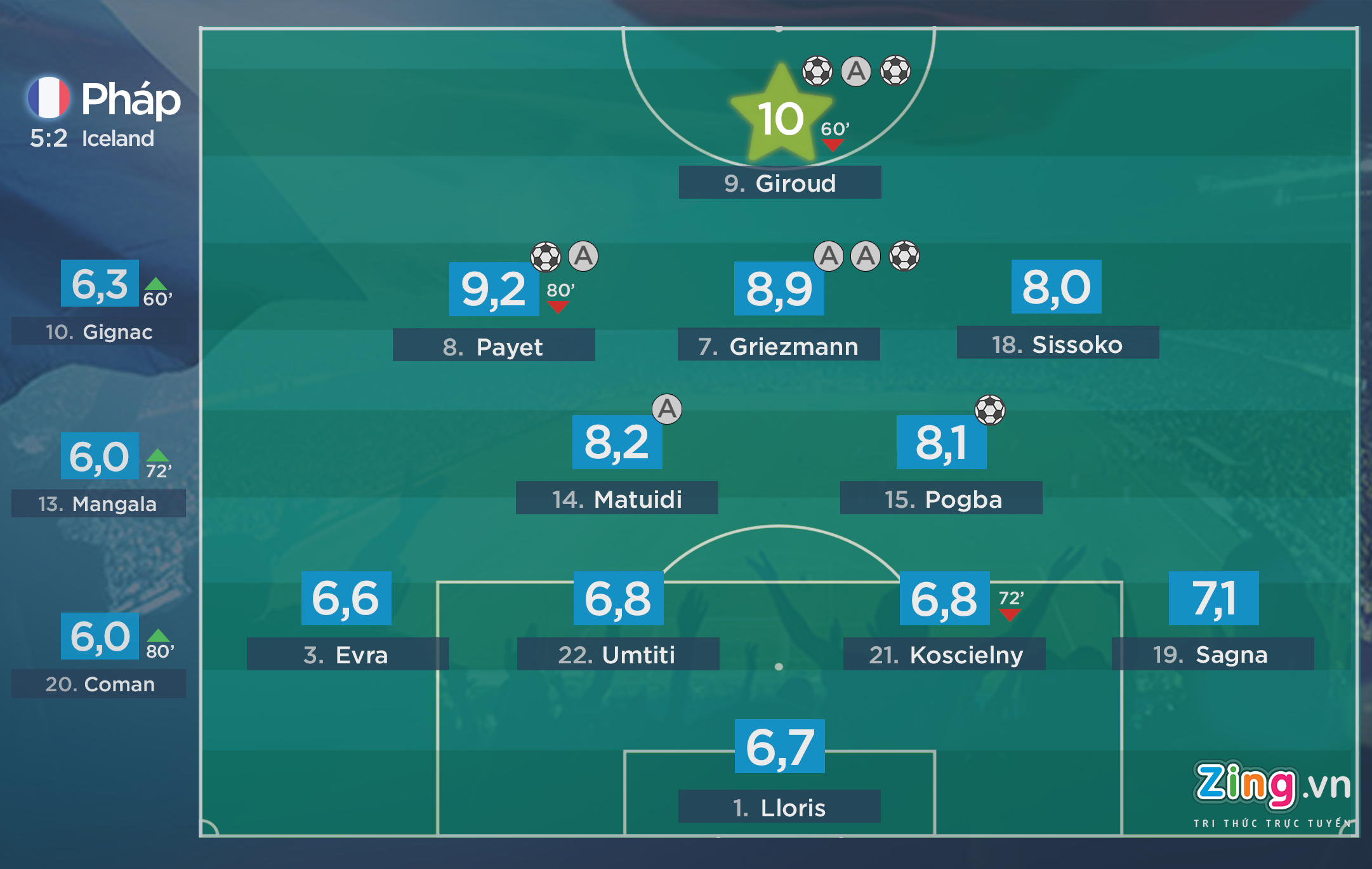Click substitute 10. Gignac label

(x=98, y=331)
